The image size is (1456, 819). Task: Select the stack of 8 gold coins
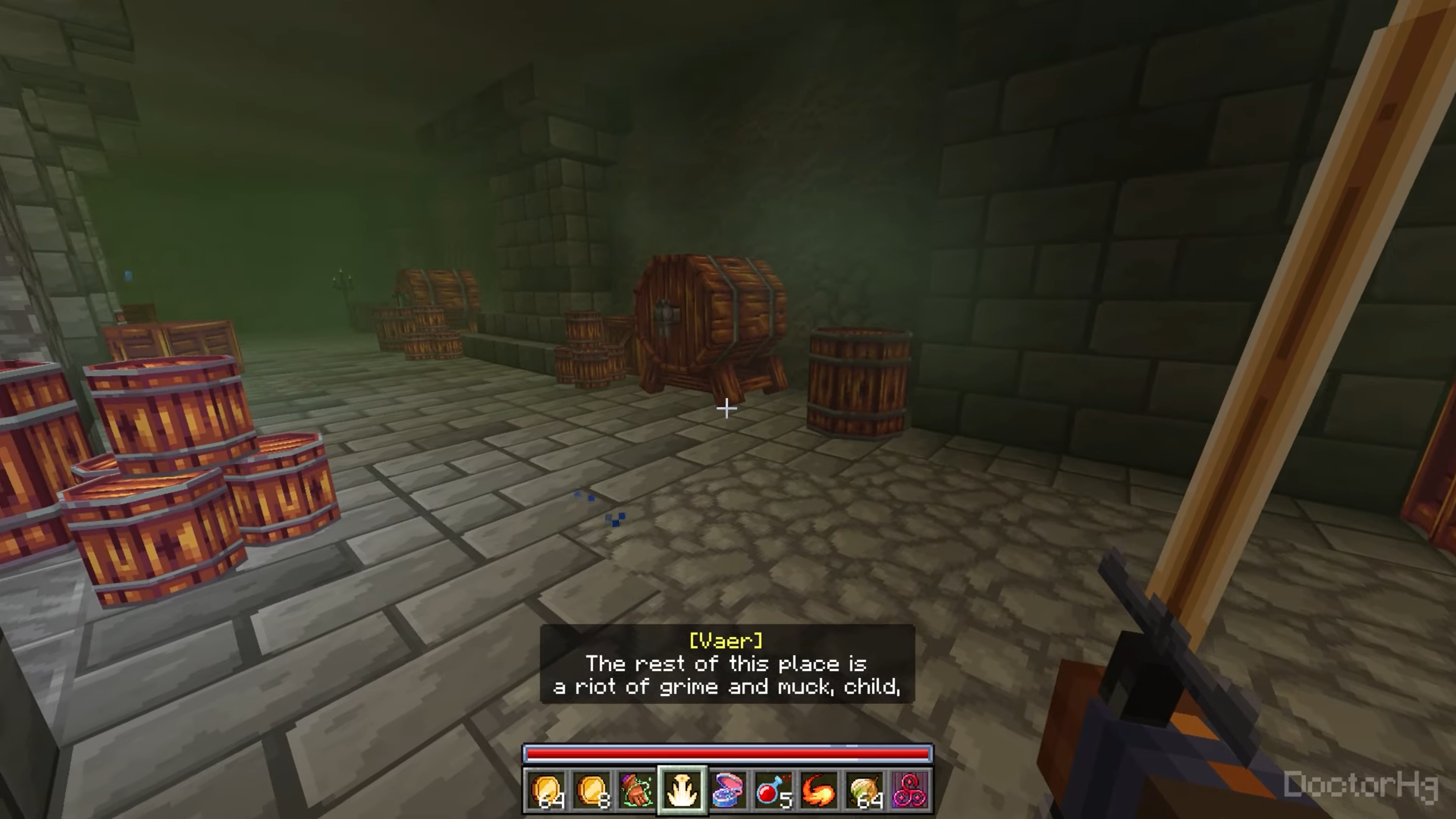point(591,790)
